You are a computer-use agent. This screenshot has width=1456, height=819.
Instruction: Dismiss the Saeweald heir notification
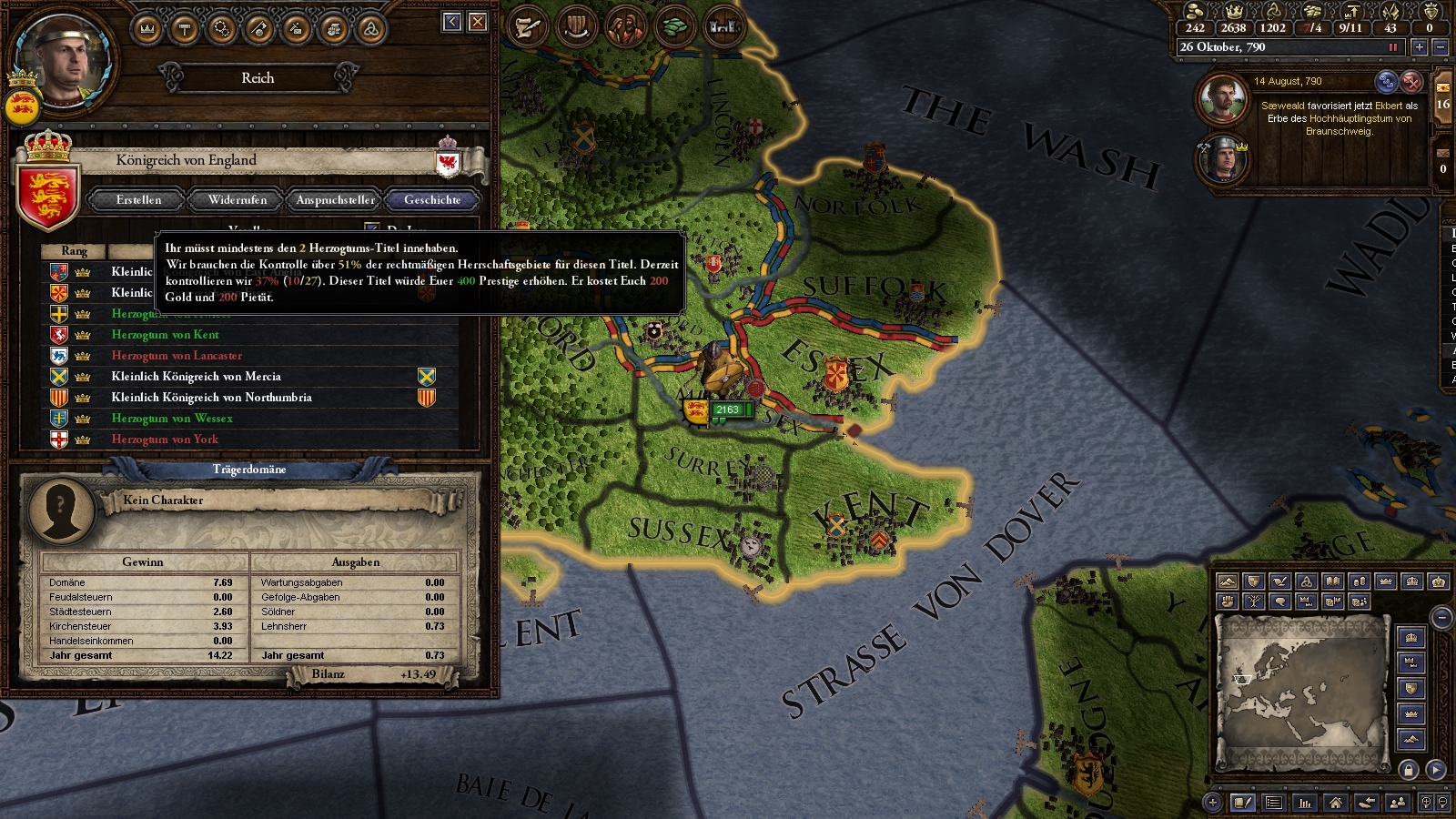(x=1411, y=82)
